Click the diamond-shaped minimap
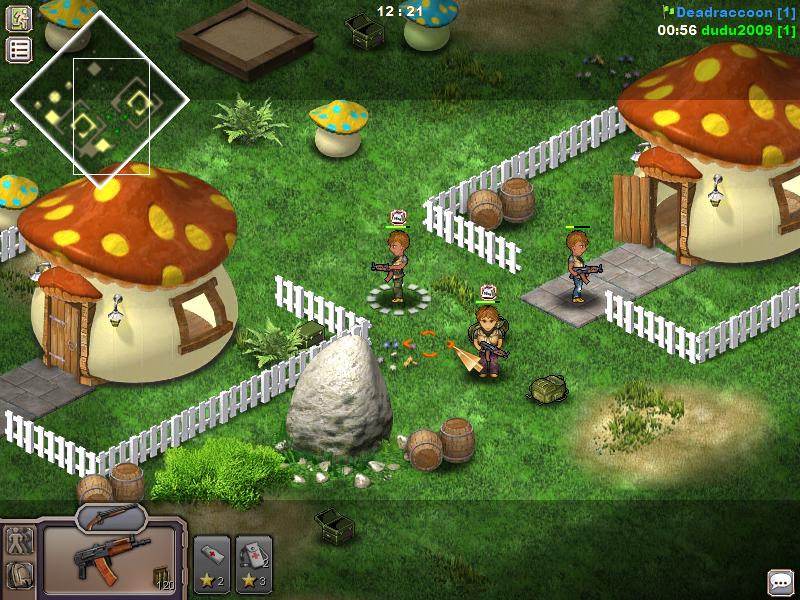Viewport: 800px width, 600px height. click(99, 99)
